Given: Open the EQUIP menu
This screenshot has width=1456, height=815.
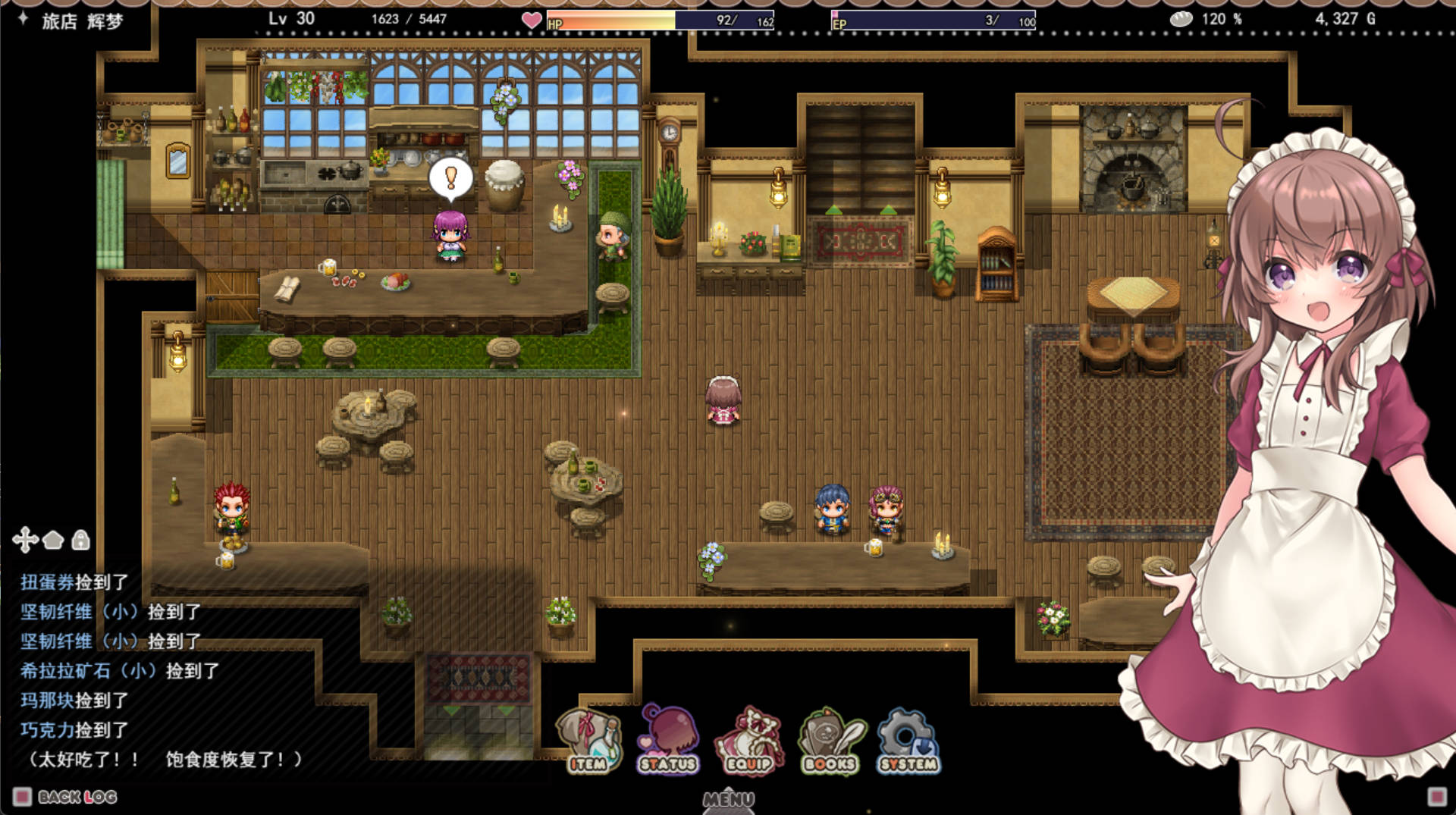Looking at the screenshot, I should coord(749,741).
